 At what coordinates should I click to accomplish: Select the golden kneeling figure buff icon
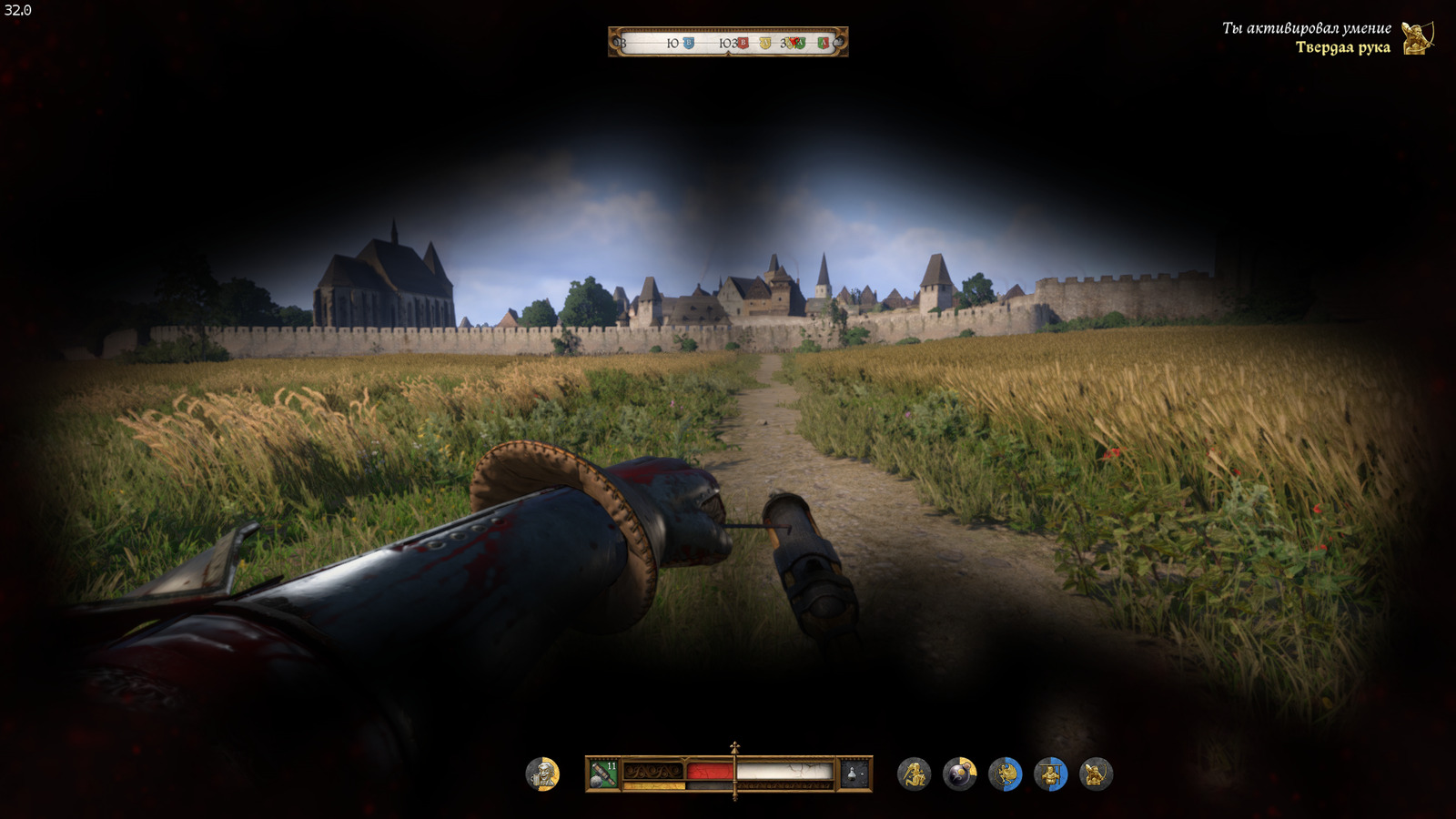pos(915,773)
